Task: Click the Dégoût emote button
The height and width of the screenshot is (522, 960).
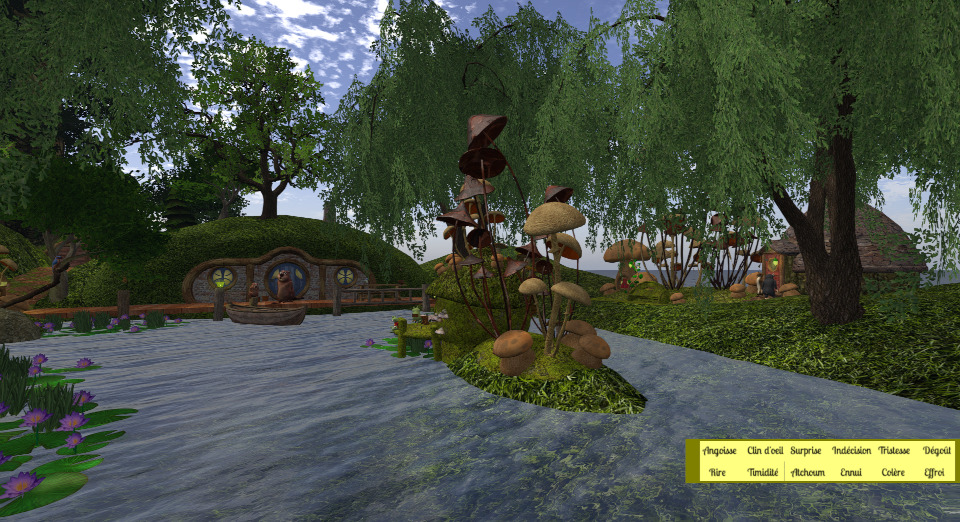Action: 937,451
